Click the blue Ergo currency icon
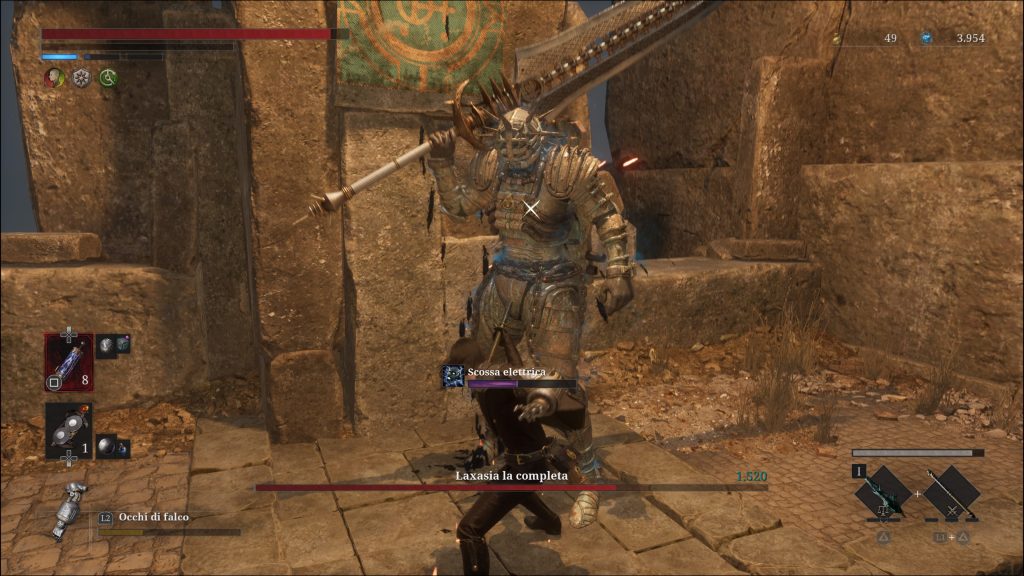The image size is (1024, 576). [x=926, y=38]
